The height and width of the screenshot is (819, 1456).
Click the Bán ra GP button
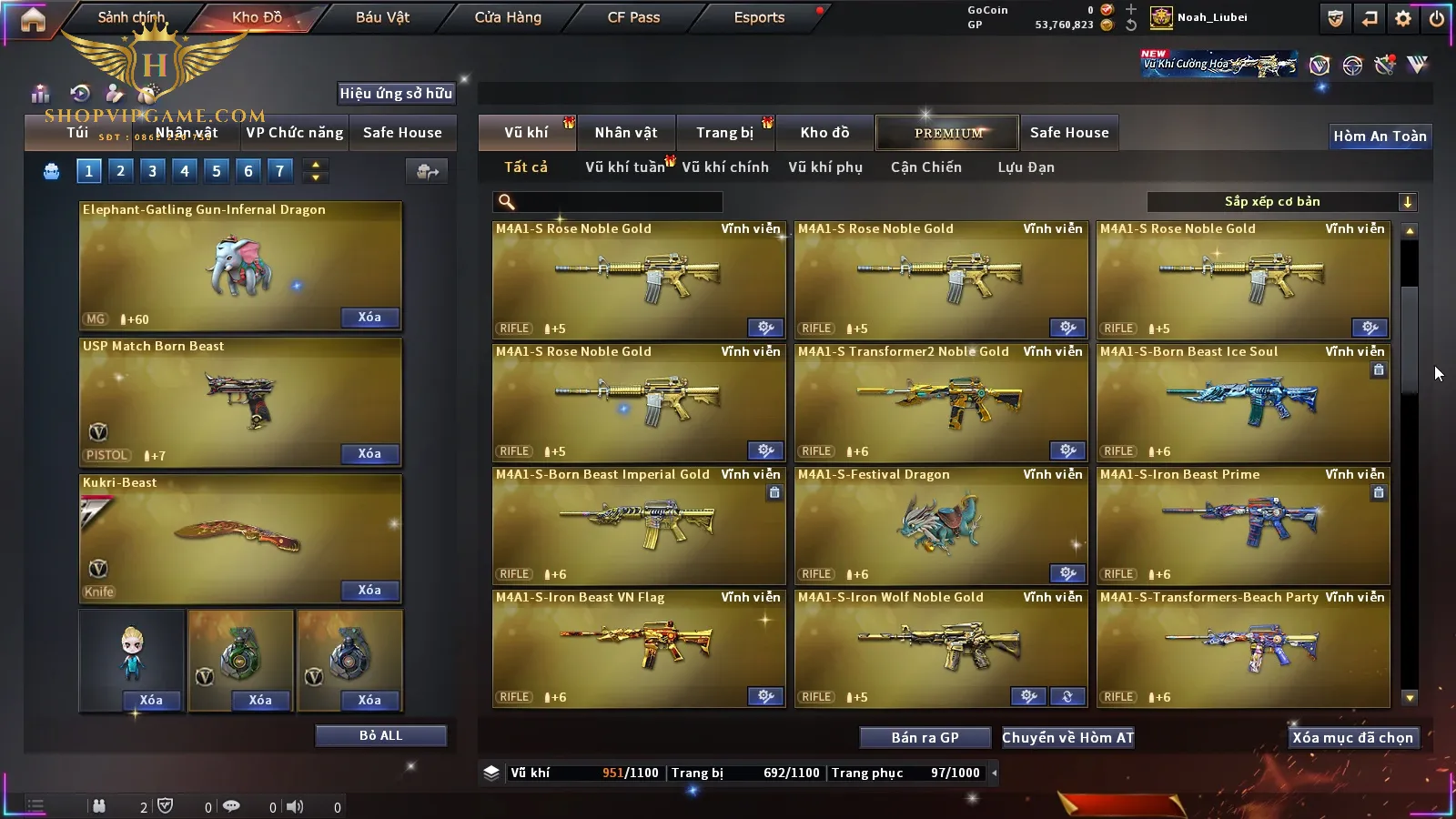tap(925, 738)
